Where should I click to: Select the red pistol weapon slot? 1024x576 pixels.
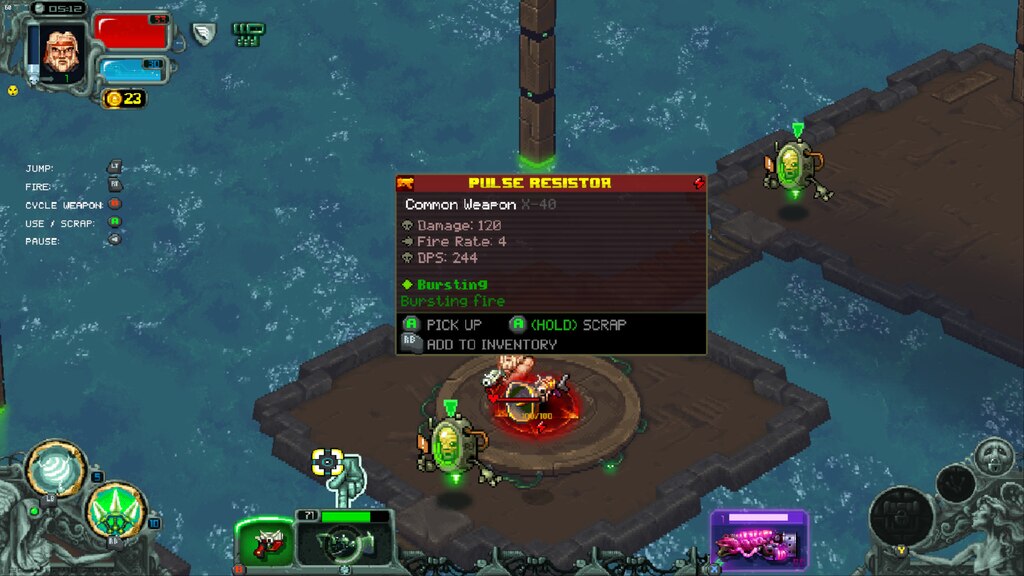[x=265, y=545]
